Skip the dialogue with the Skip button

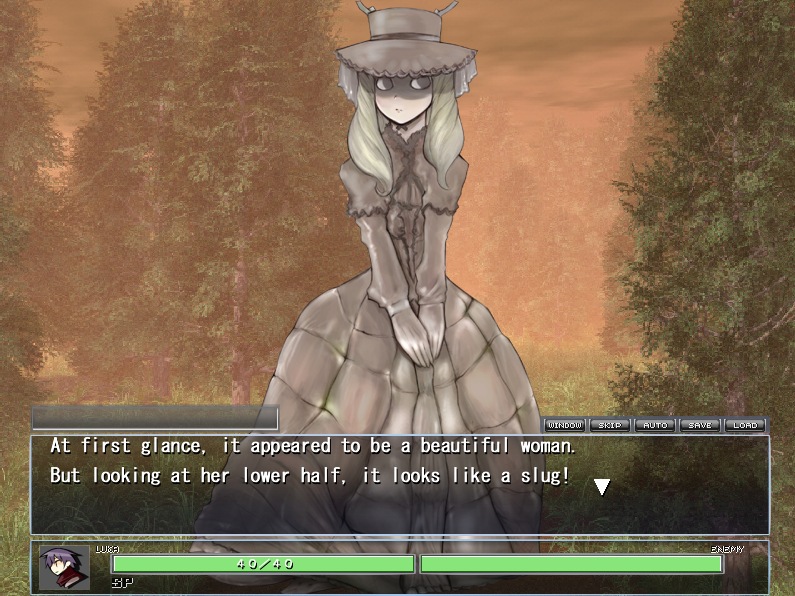pyautogui.click(x=610, y=425)
